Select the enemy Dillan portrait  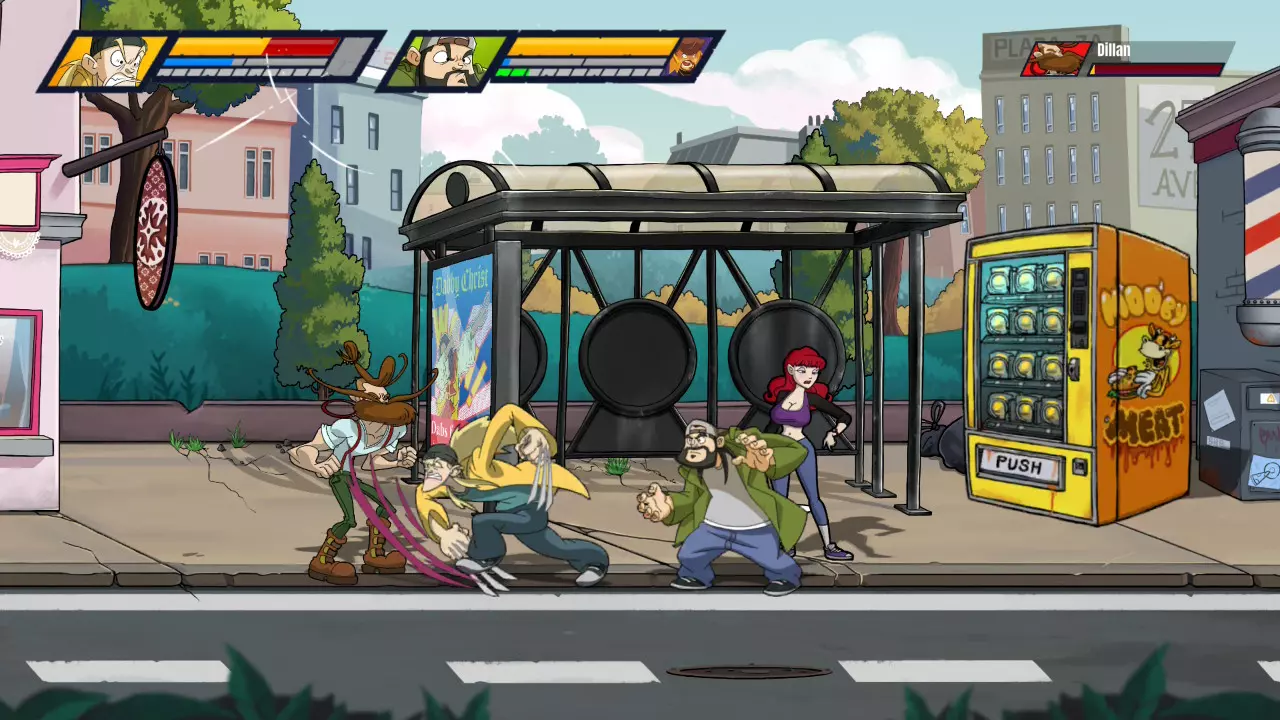1056,59
